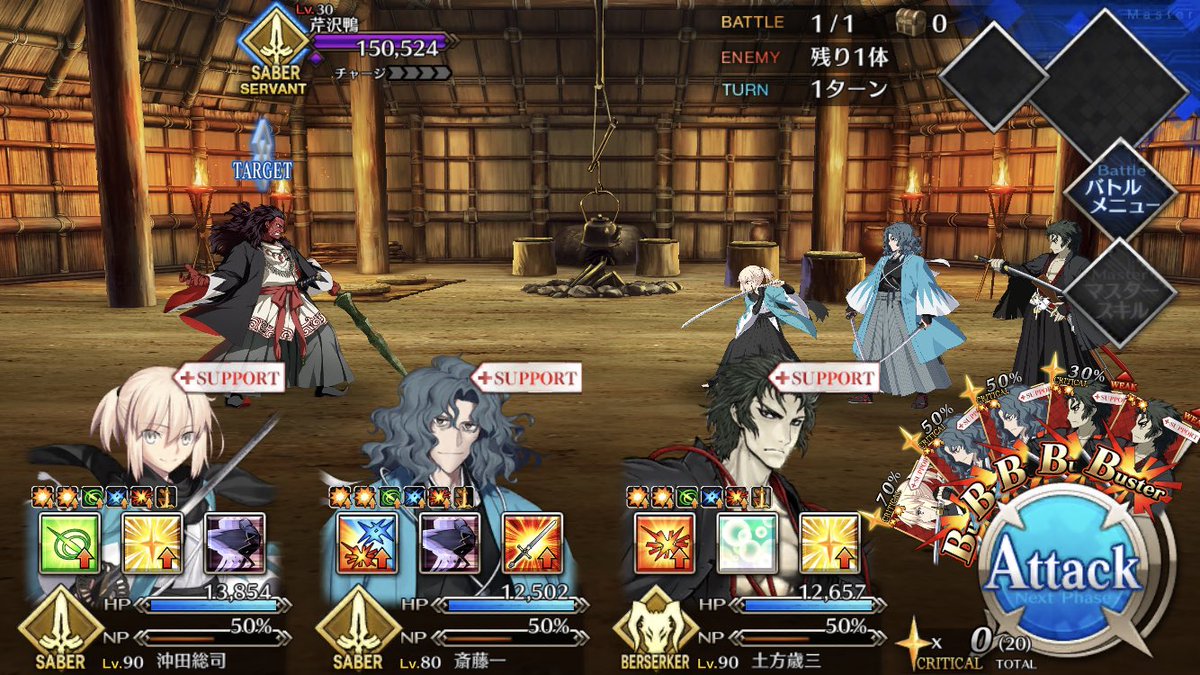Viewport: 1200px width, 675px height.
Task: Trigger Hijikata's golden star burst skill
Action: click(x=829, y=543)
